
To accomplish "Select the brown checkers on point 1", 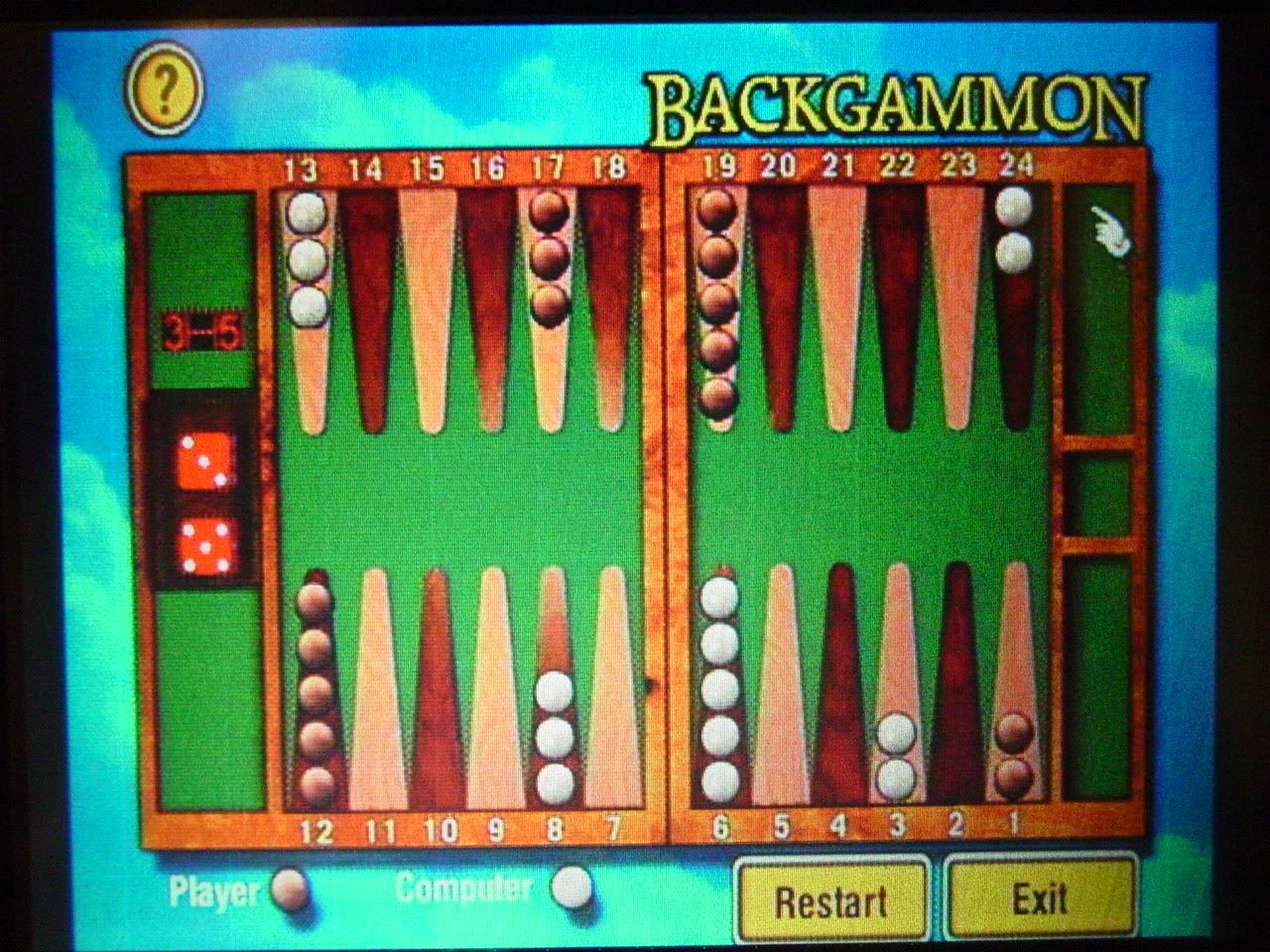I will pos(1013,755).
